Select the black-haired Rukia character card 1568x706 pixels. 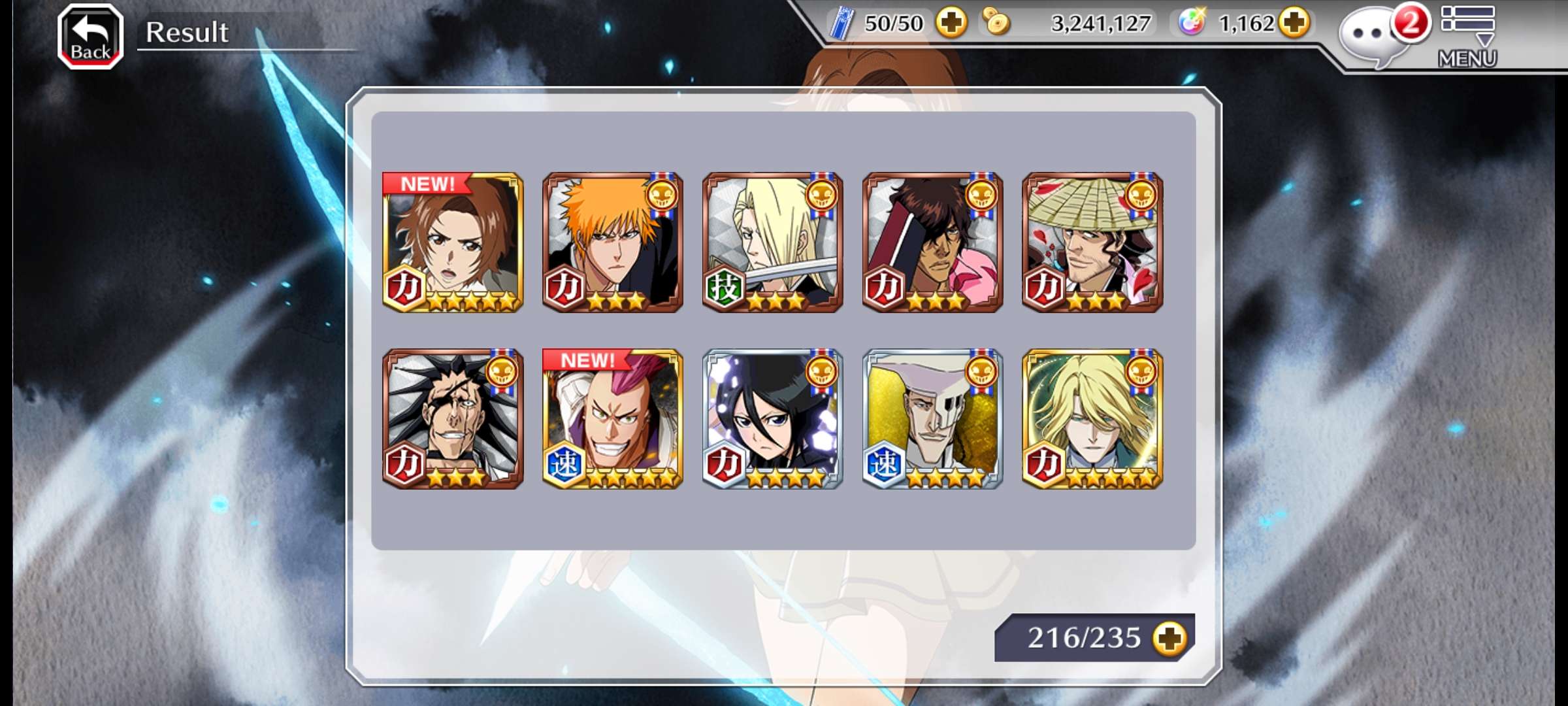772,419
